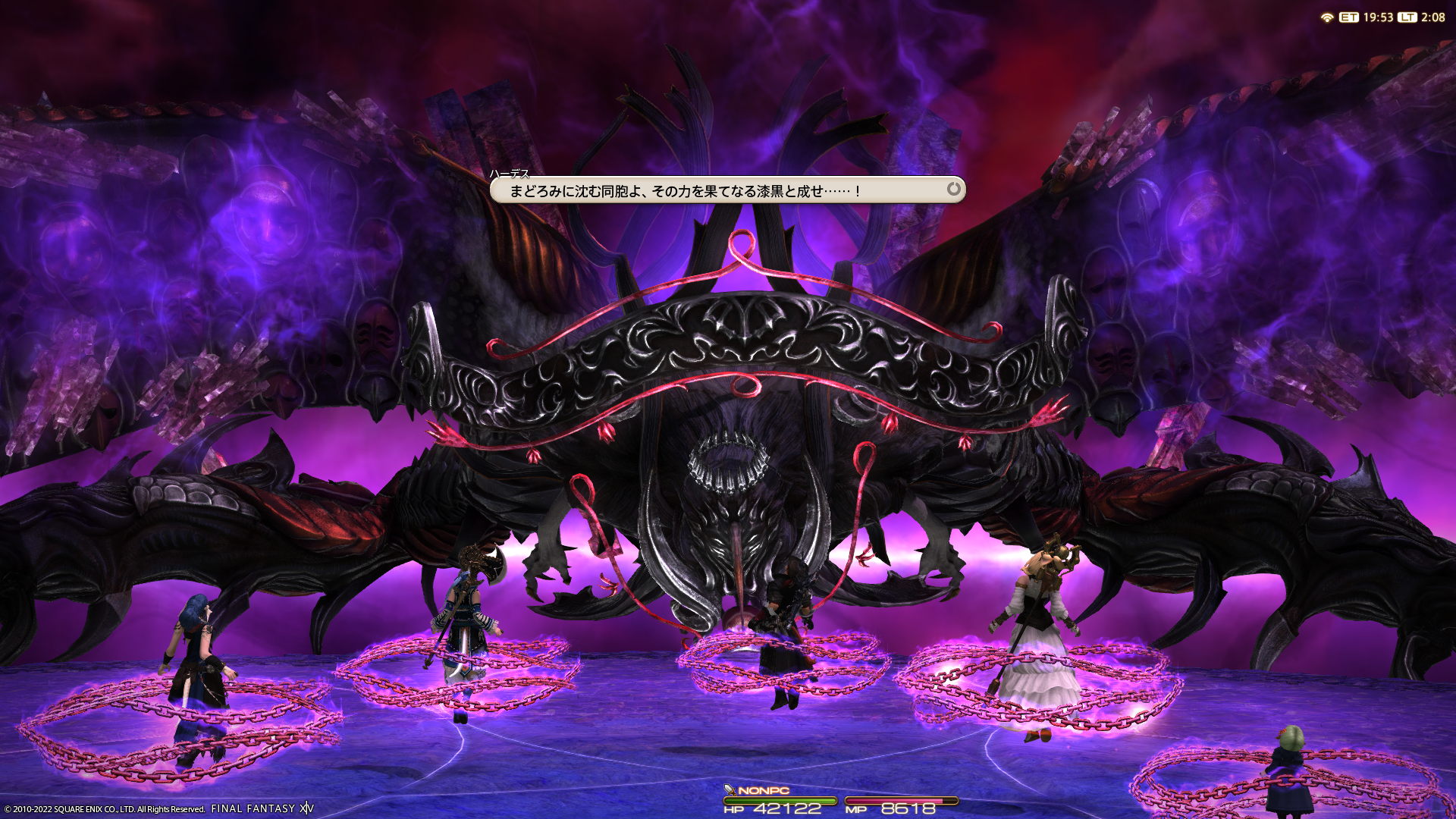Select the connection signal status icon
The width and height of the screenshot is (1456, 819).
point(1326,17)
